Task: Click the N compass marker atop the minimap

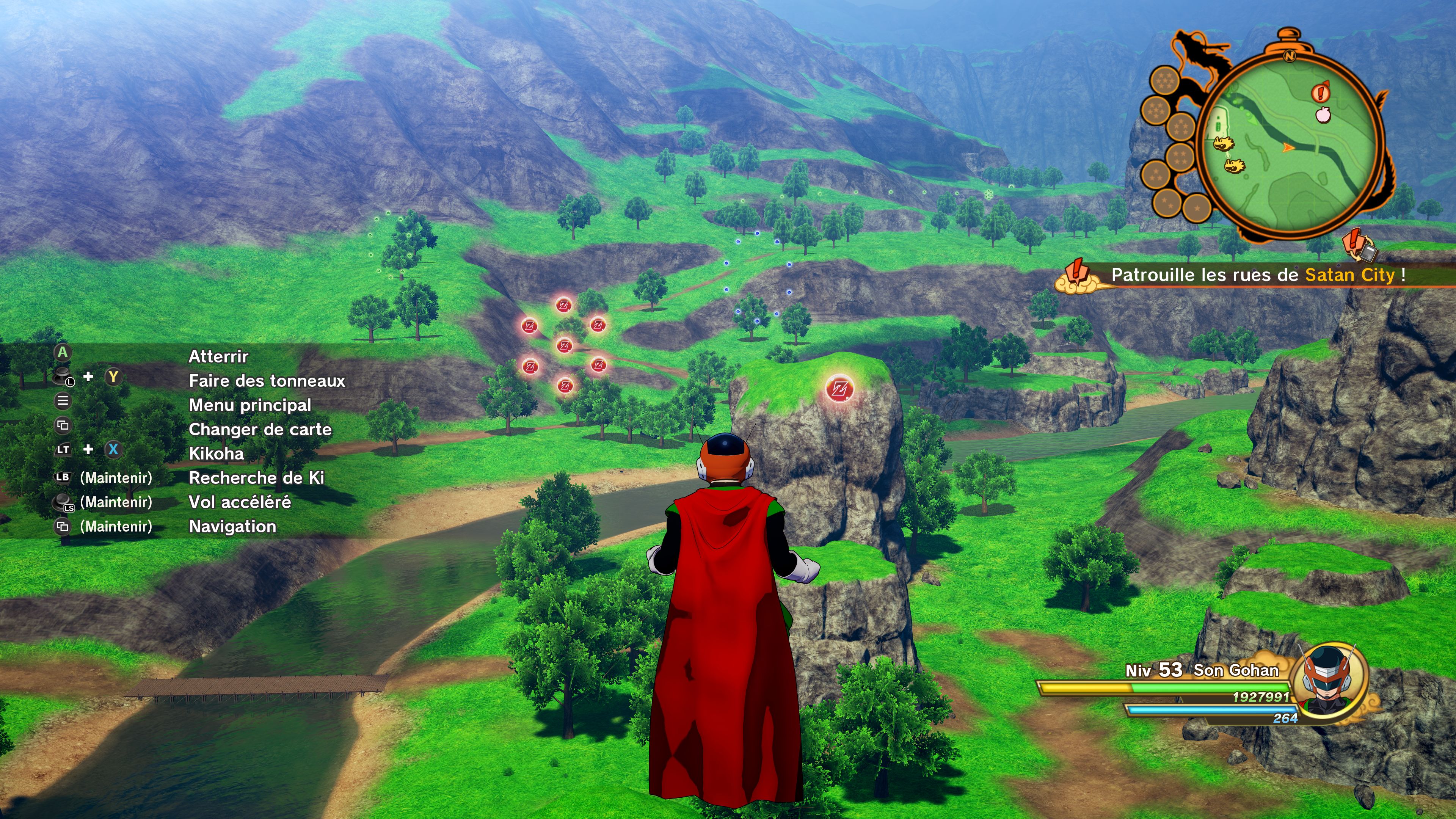Action: point(1289,55)
